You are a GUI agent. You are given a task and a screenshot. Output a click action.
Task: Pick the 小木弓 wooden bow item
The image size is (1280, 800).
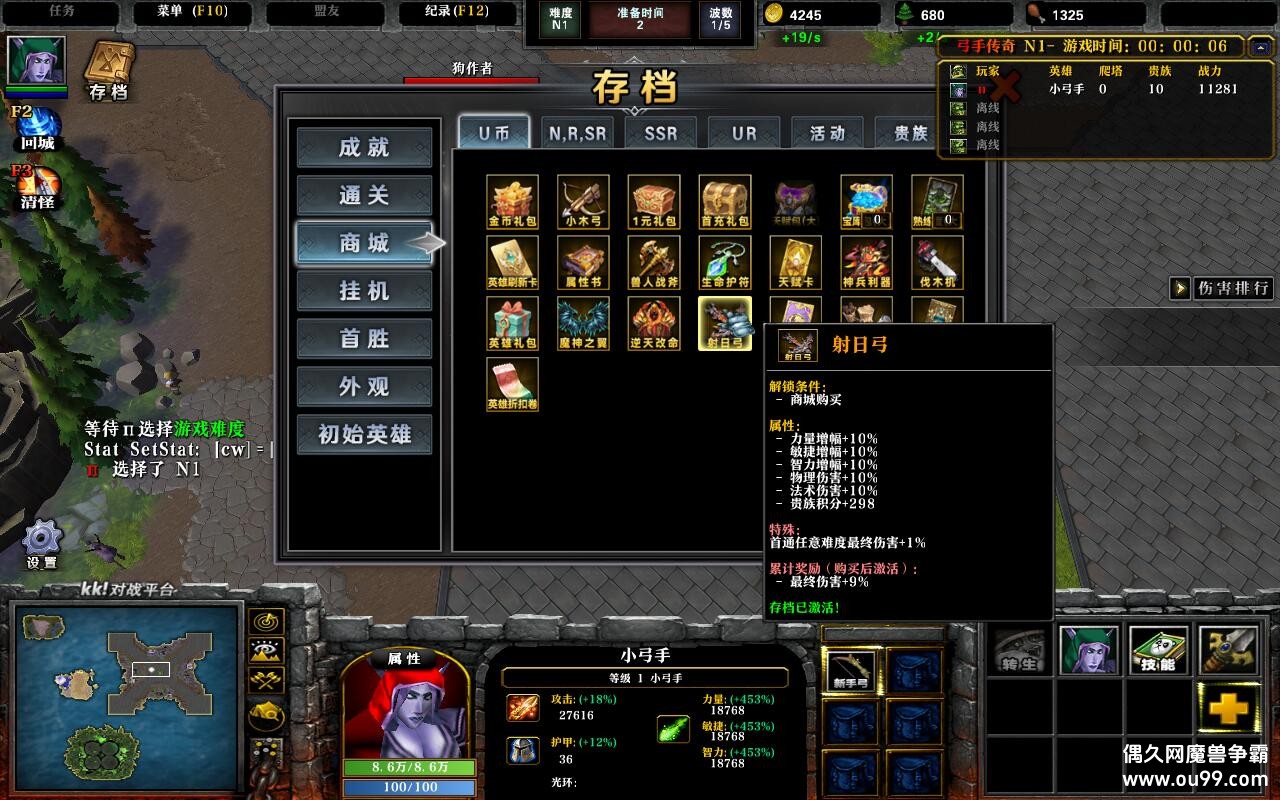(x=583, y=201)
